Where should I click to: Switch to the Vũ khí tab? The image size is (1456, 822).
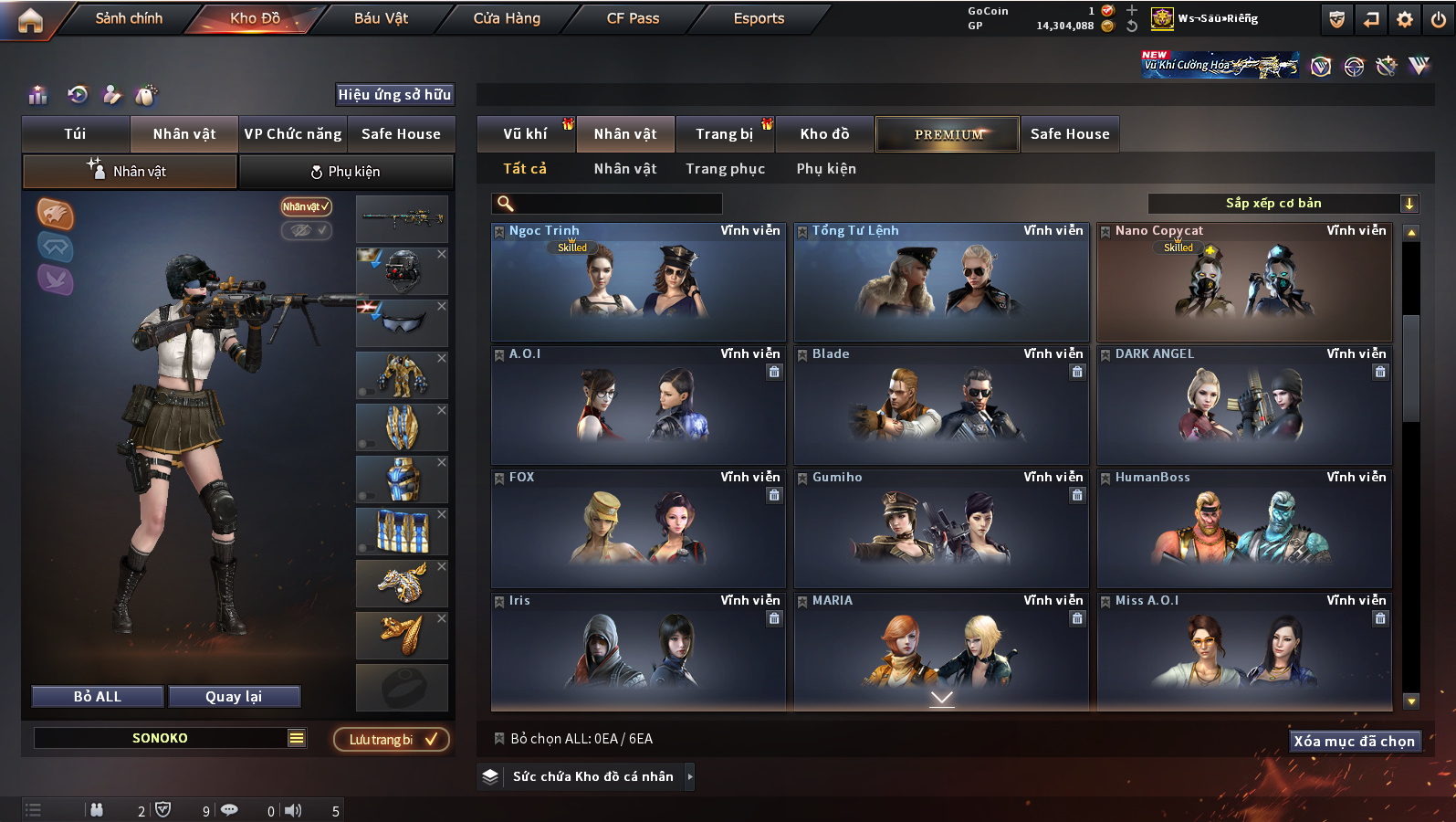click(x=525, y=134)
